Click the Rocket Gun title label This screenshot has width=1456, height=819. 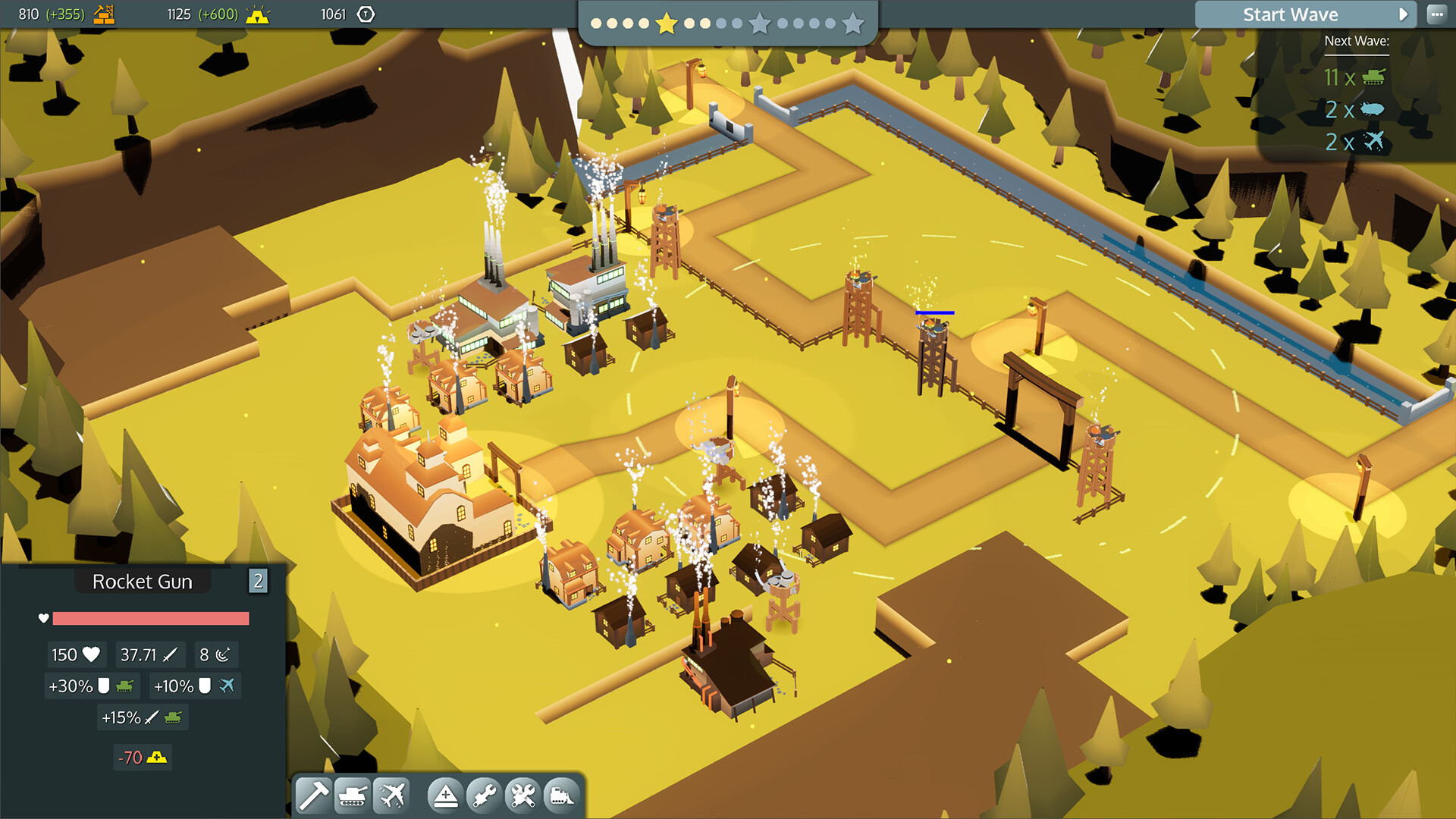(143, 582)
